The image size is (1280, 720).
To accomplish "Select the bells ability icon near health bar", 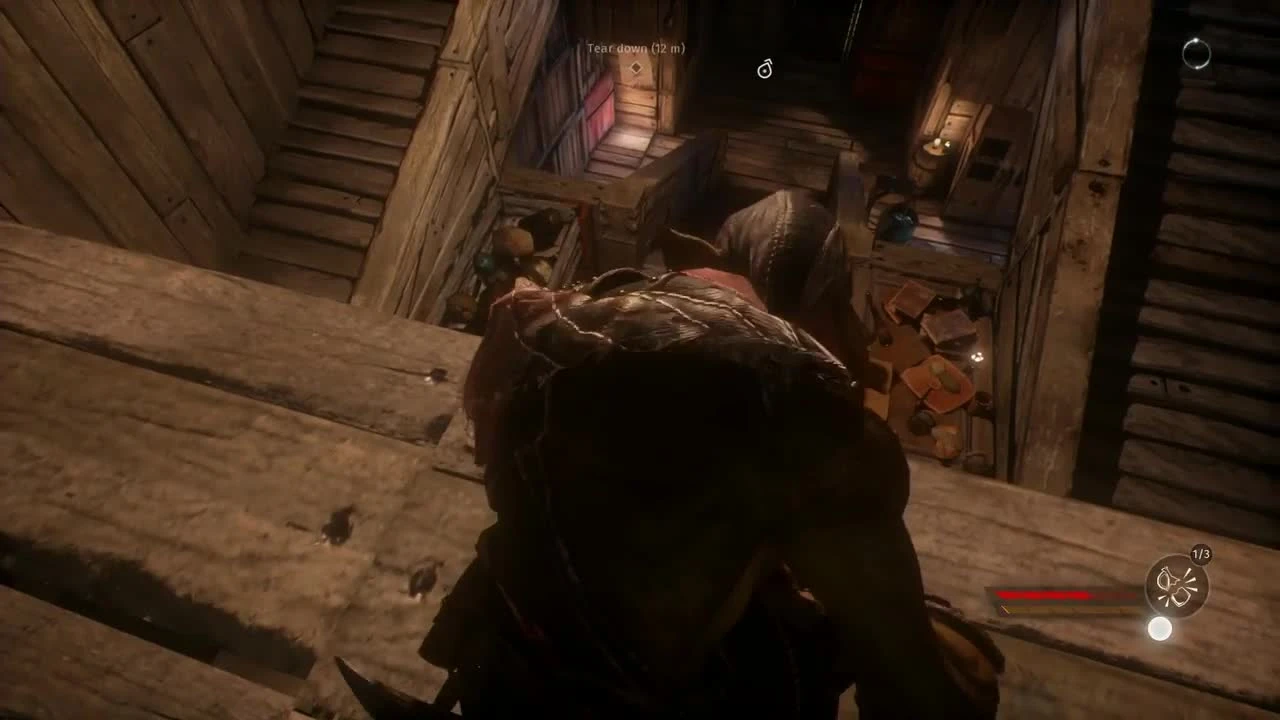I will coord(1177,585).
